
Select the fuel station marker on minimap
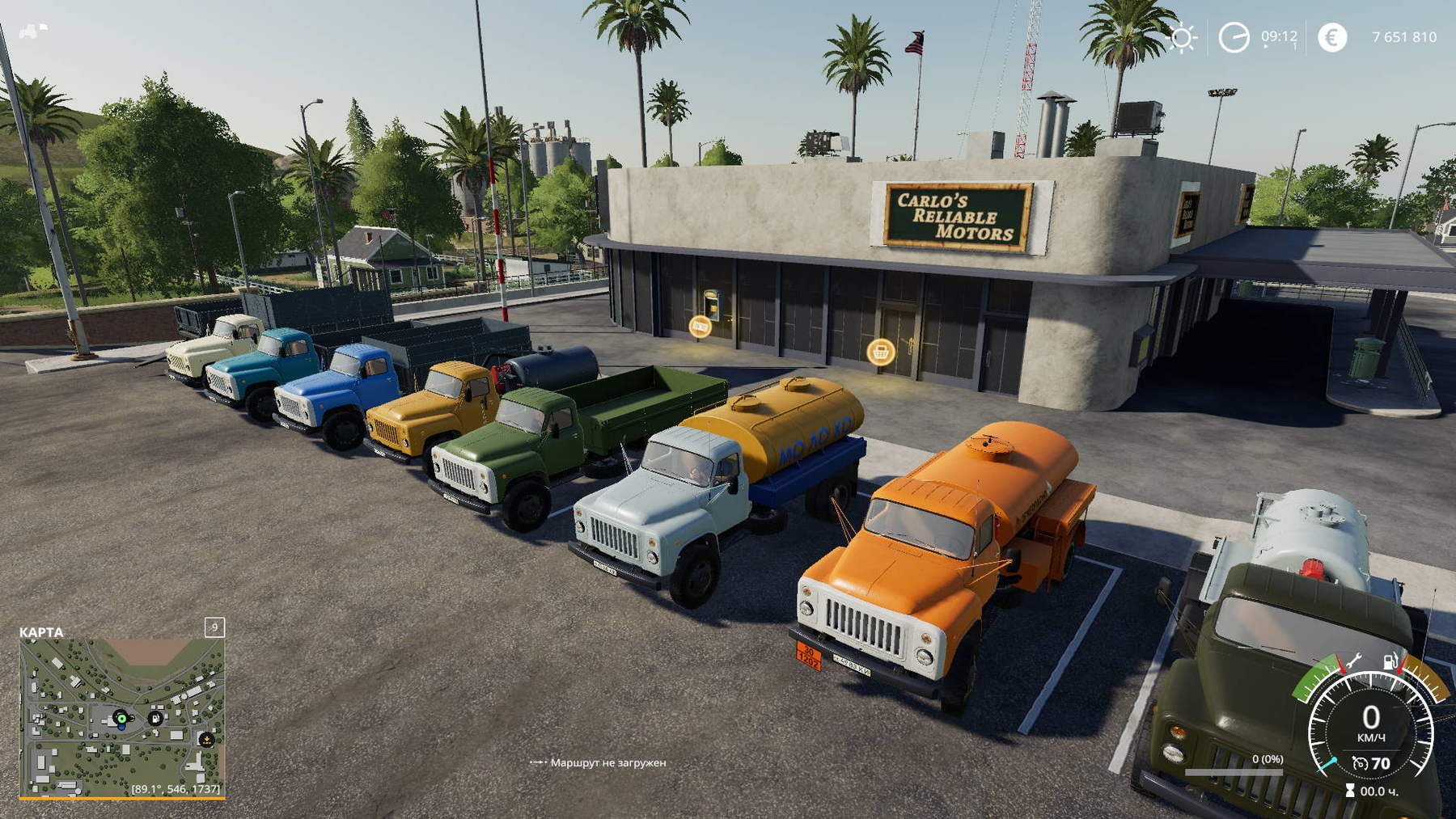155,718
